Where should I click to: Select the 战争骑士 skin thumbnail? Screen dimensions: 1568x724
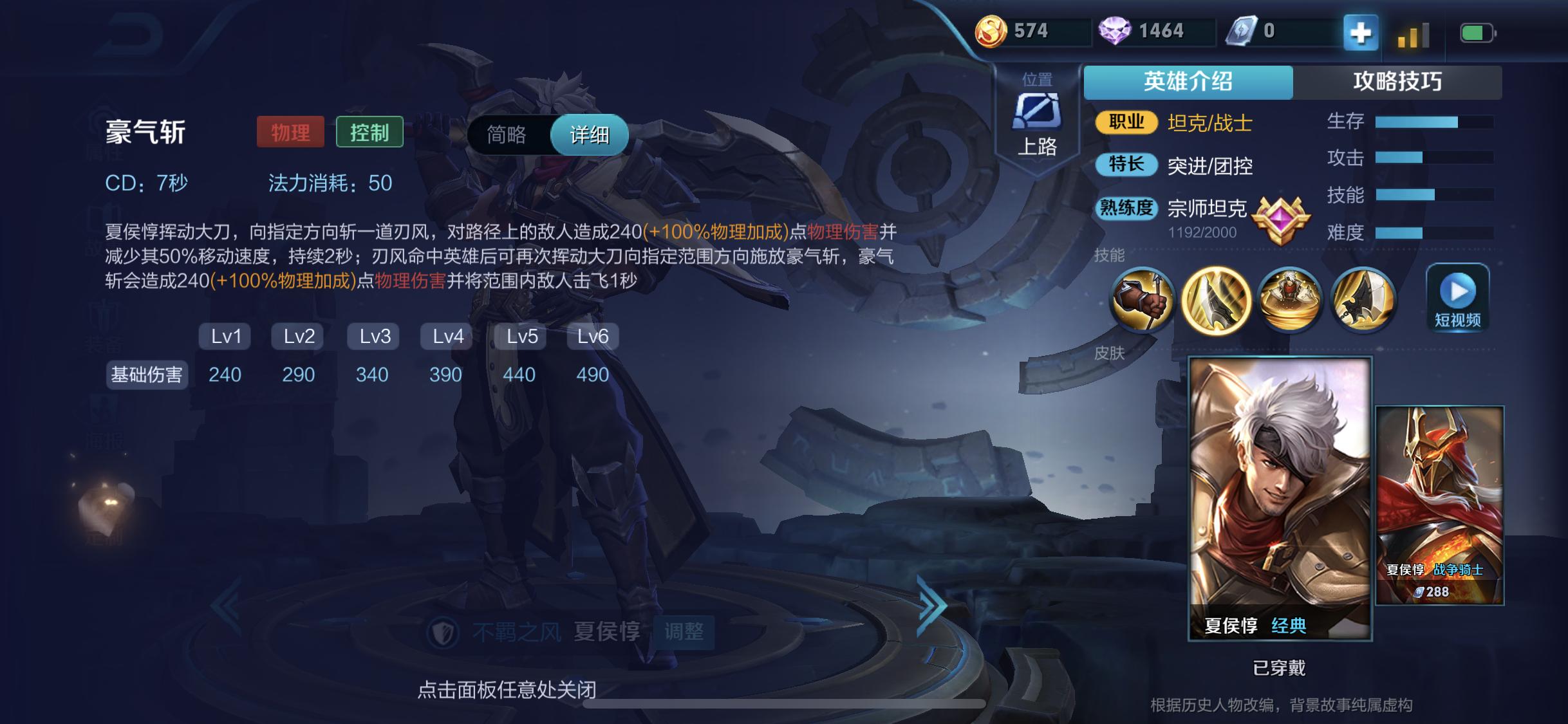(1439, 505)
